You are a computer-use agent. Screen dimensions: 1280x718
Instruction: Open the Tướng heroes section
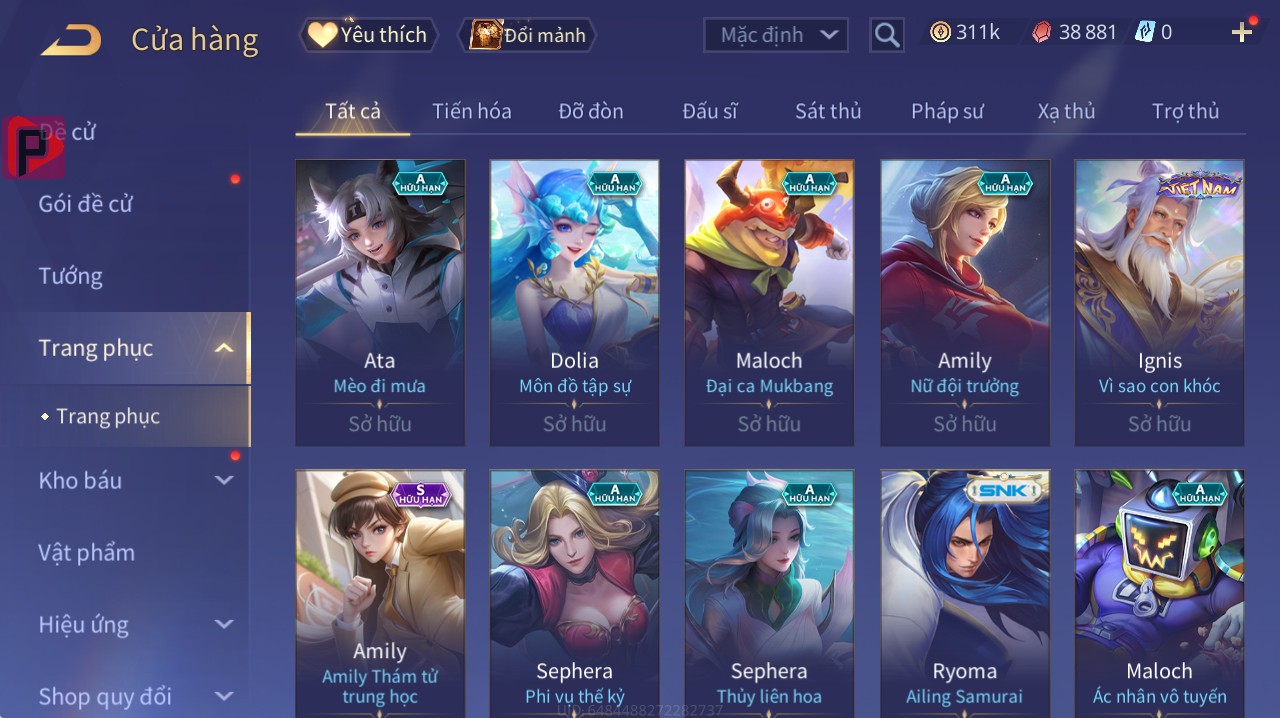(x=71, y=276)
